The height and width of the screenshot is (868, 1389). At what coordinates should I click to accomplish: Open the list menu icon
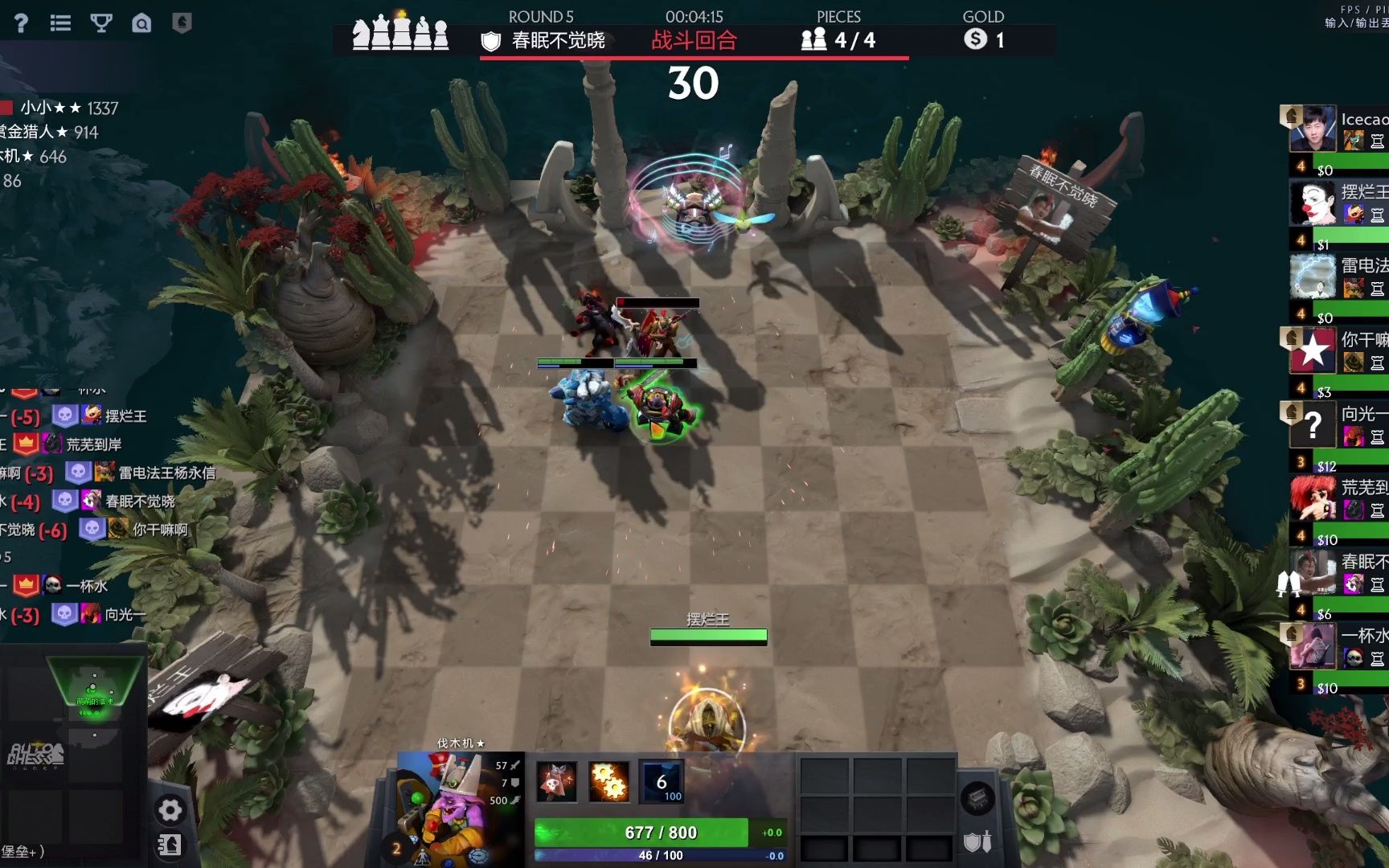pos(60,23)
